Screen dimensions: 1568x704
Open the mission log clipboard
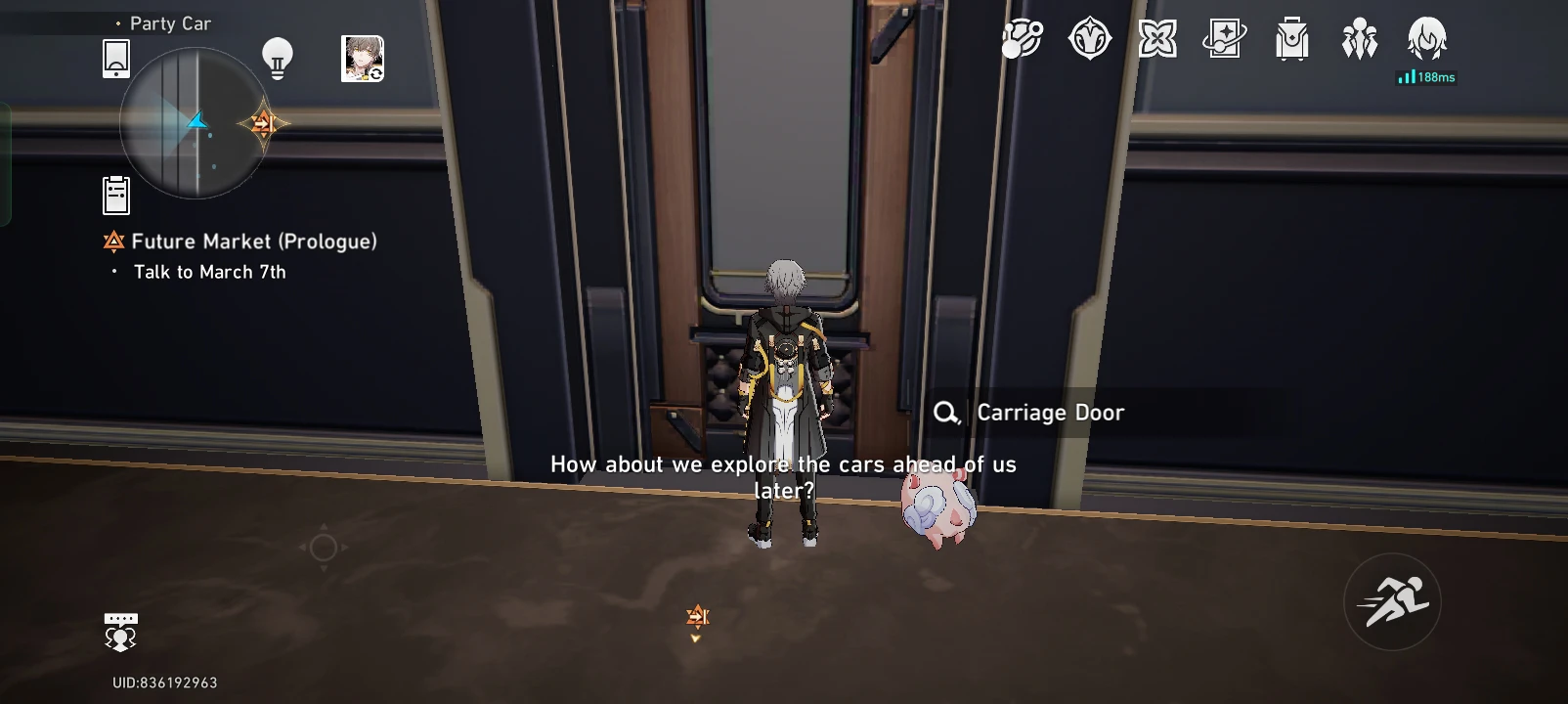116,194
